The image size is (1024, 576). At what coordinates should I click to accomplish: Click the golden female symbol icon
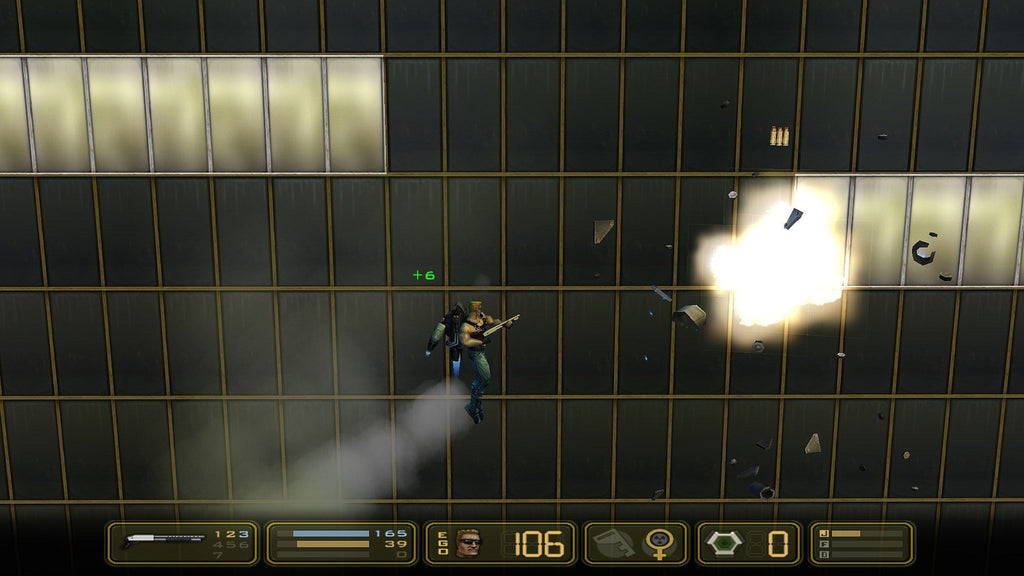tap(658, 543)
